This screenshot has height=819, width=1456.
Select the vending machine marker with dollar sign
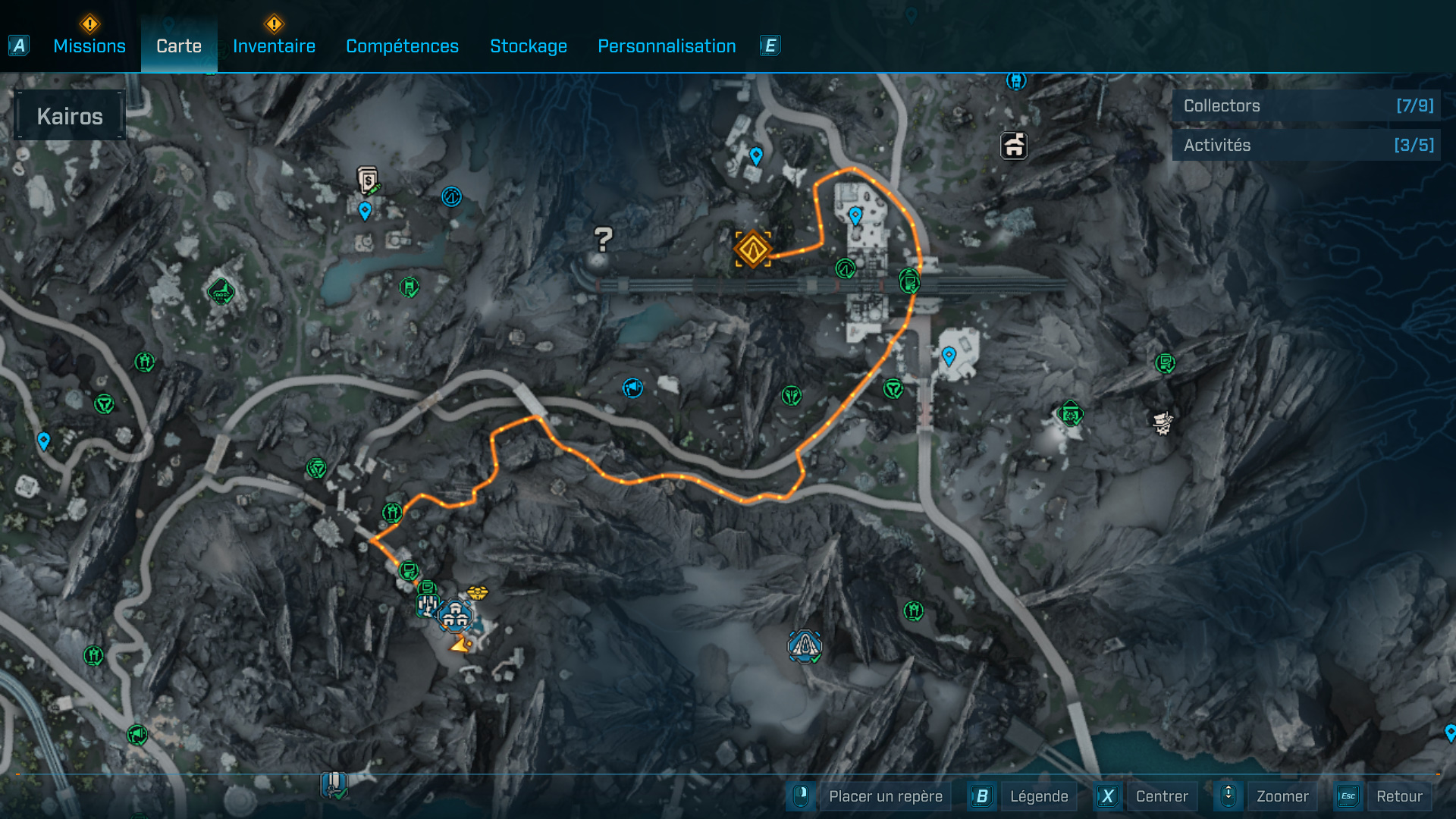(368, 180)
